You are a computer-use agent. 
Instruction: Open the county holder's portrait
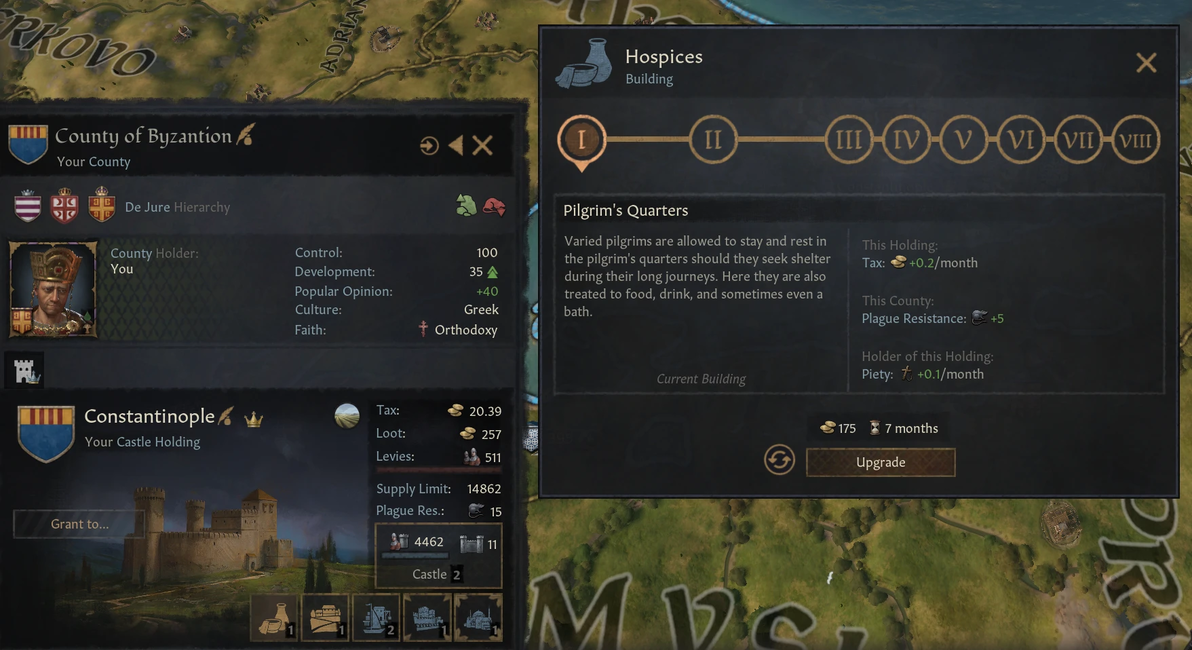pyautogui.click(x=53, y=289)
